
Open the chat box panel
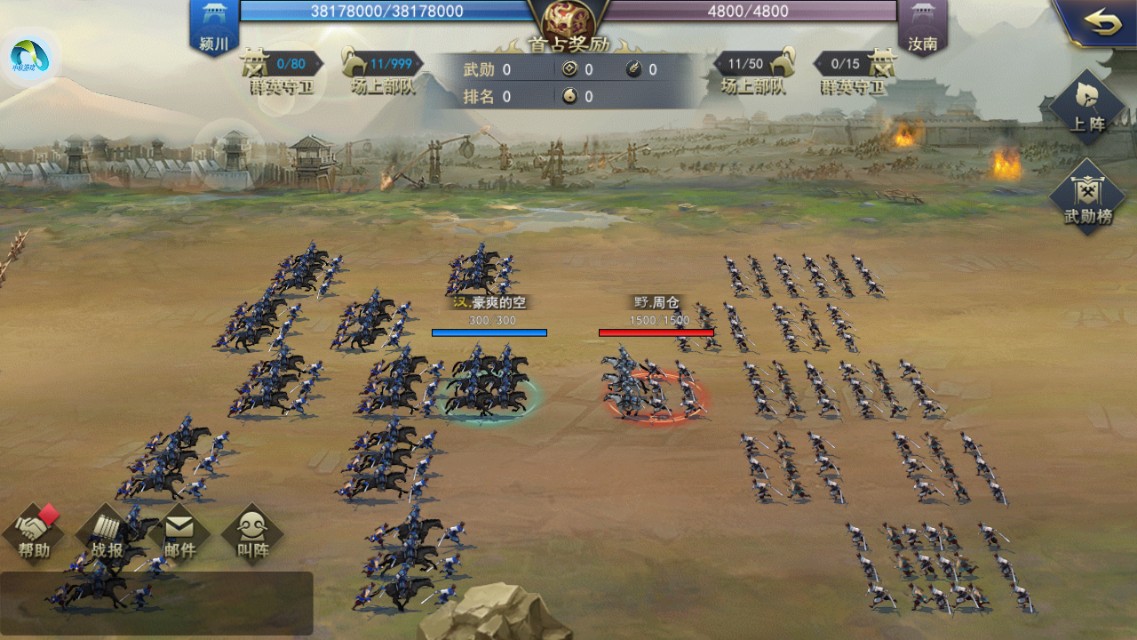156,603
